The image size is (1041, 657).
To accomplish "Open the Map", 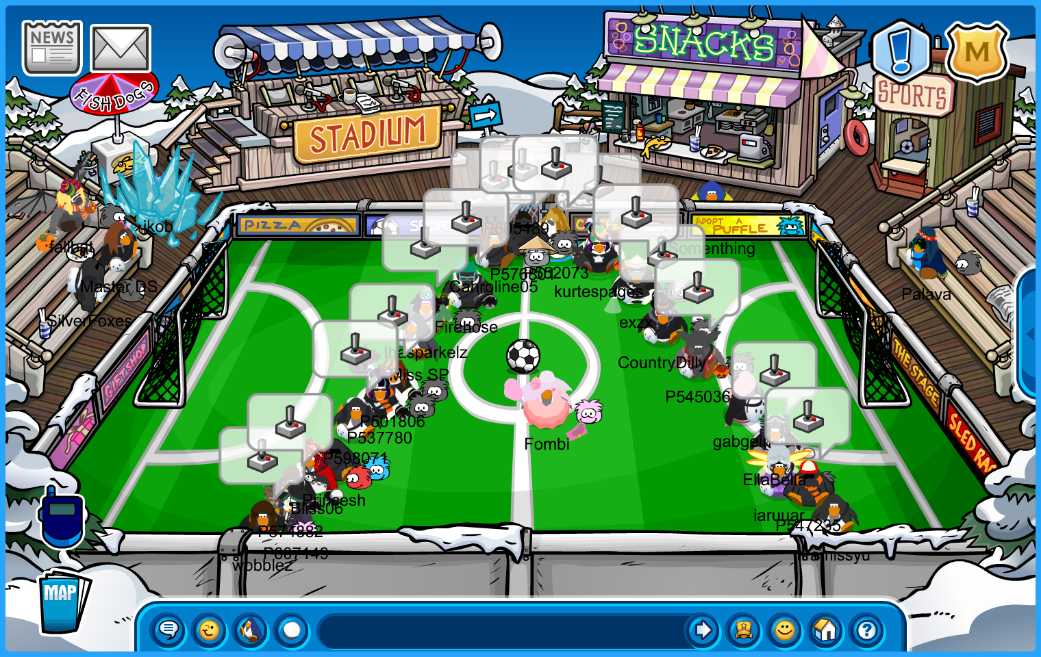I will click(61, 600).
